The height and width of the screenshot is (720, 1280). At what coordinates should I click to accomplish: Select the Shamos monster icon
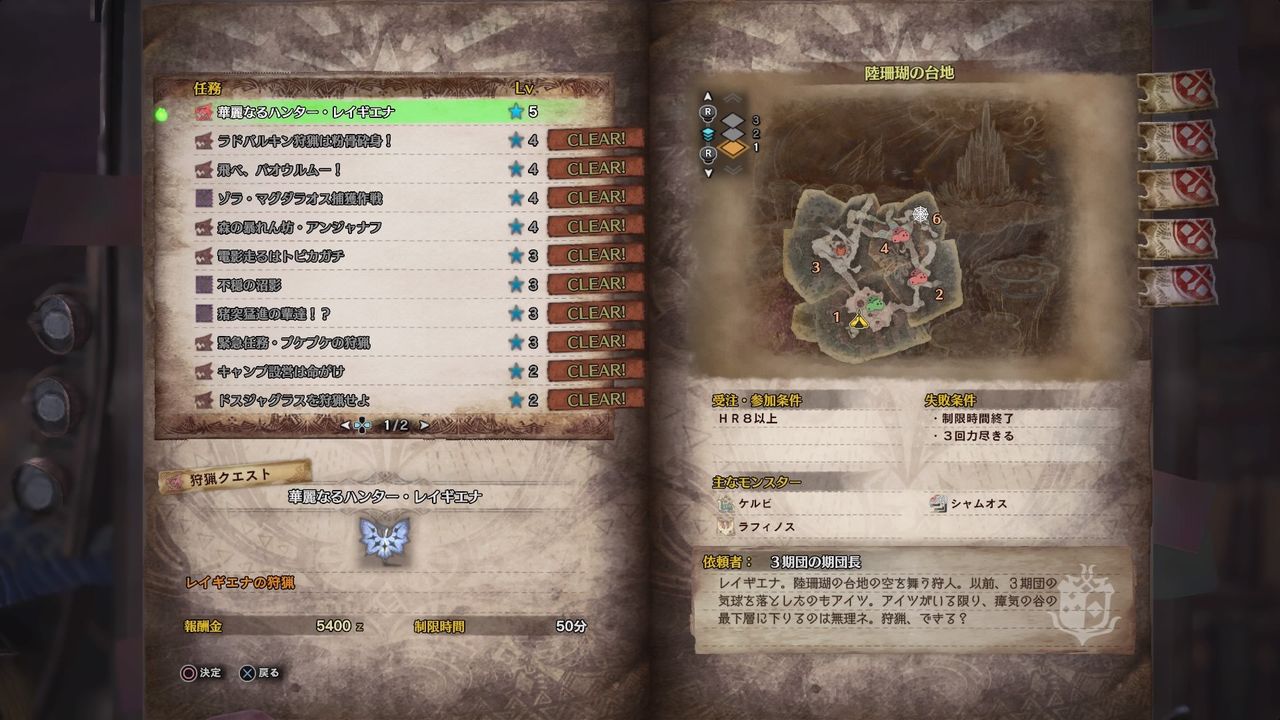939,504
